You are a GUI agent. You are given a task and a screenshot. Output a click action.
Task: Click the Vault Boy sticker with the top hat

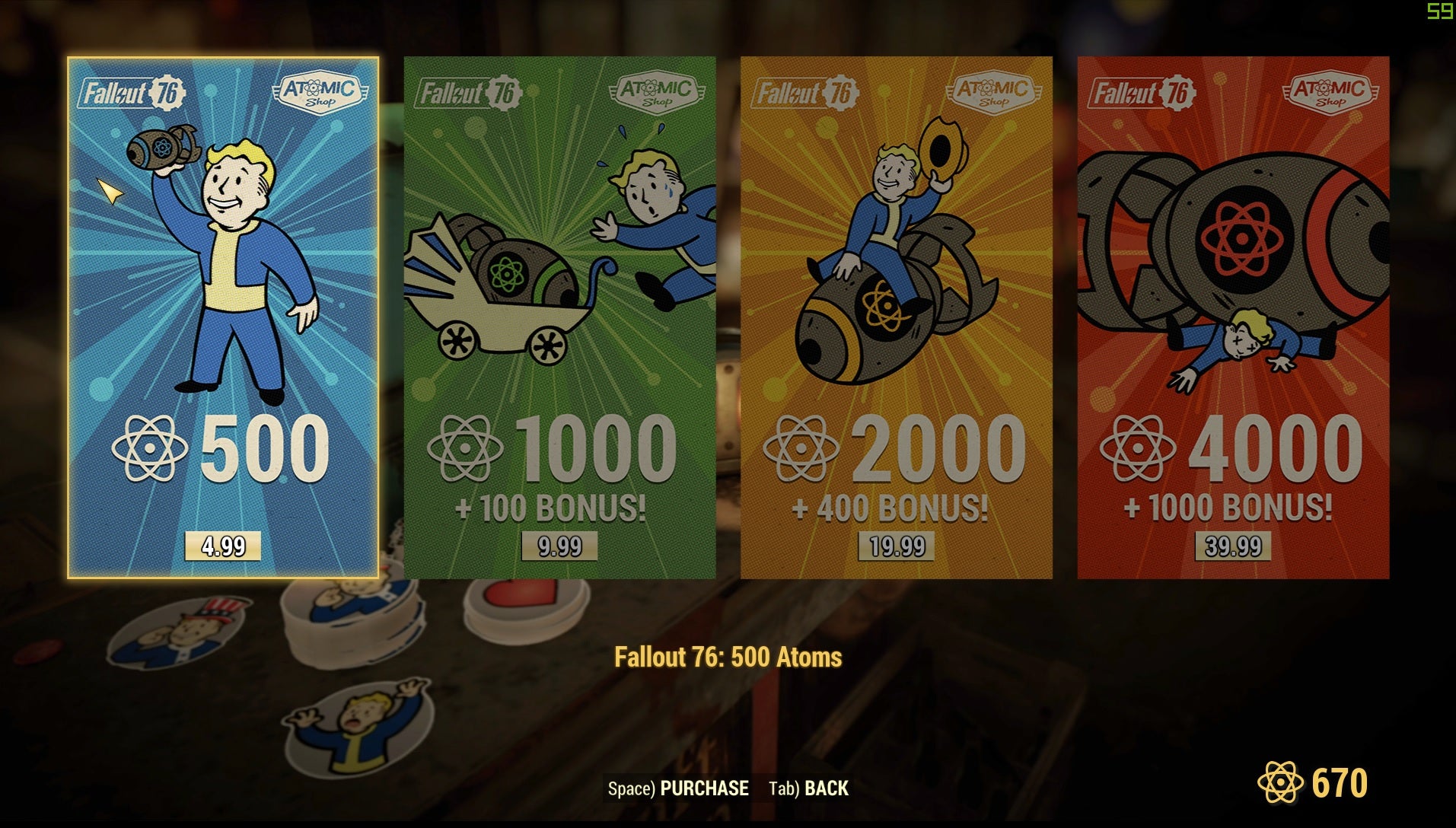tap(180, 632)
